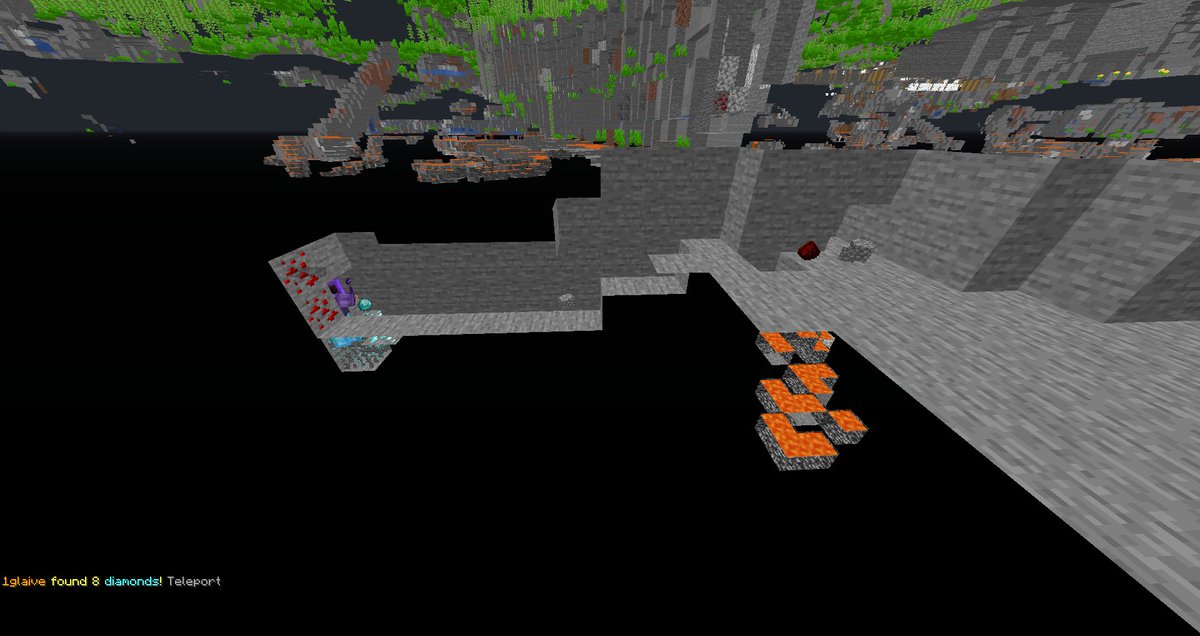Viewport: 1200px width, 636px height.
Task: Click the Teleport link in chat
Action: pos(194,581)
